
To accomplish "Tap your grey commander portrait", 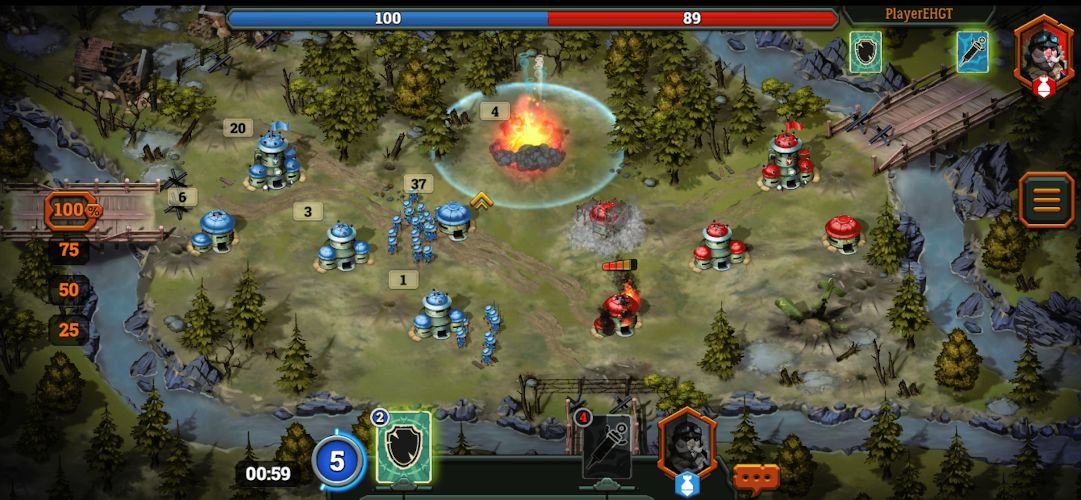I will (x=687, y=442).
